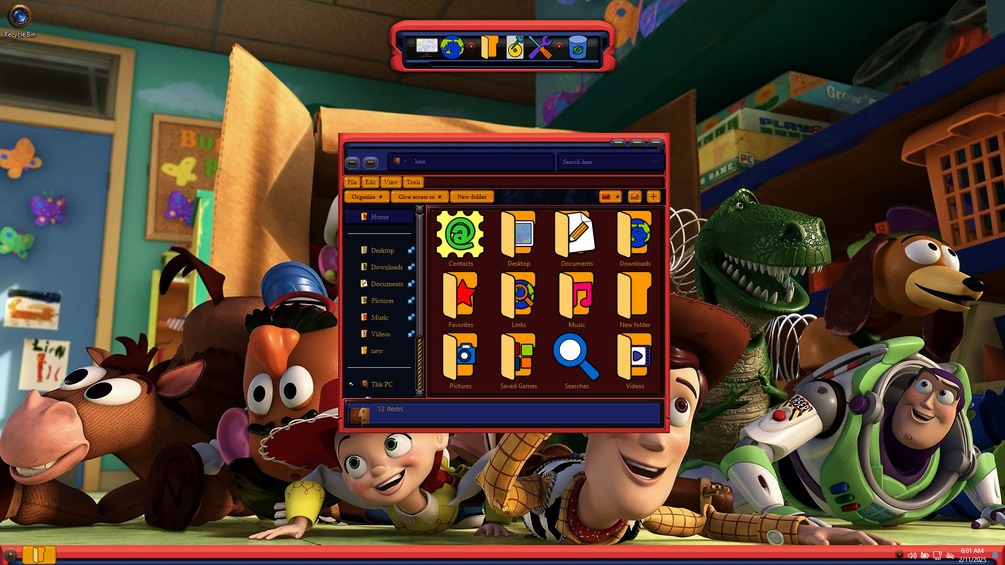The height and width of the screenshot is (565, 1005).
Task: Open the Searches magnifier item
Action: point(576,358)
